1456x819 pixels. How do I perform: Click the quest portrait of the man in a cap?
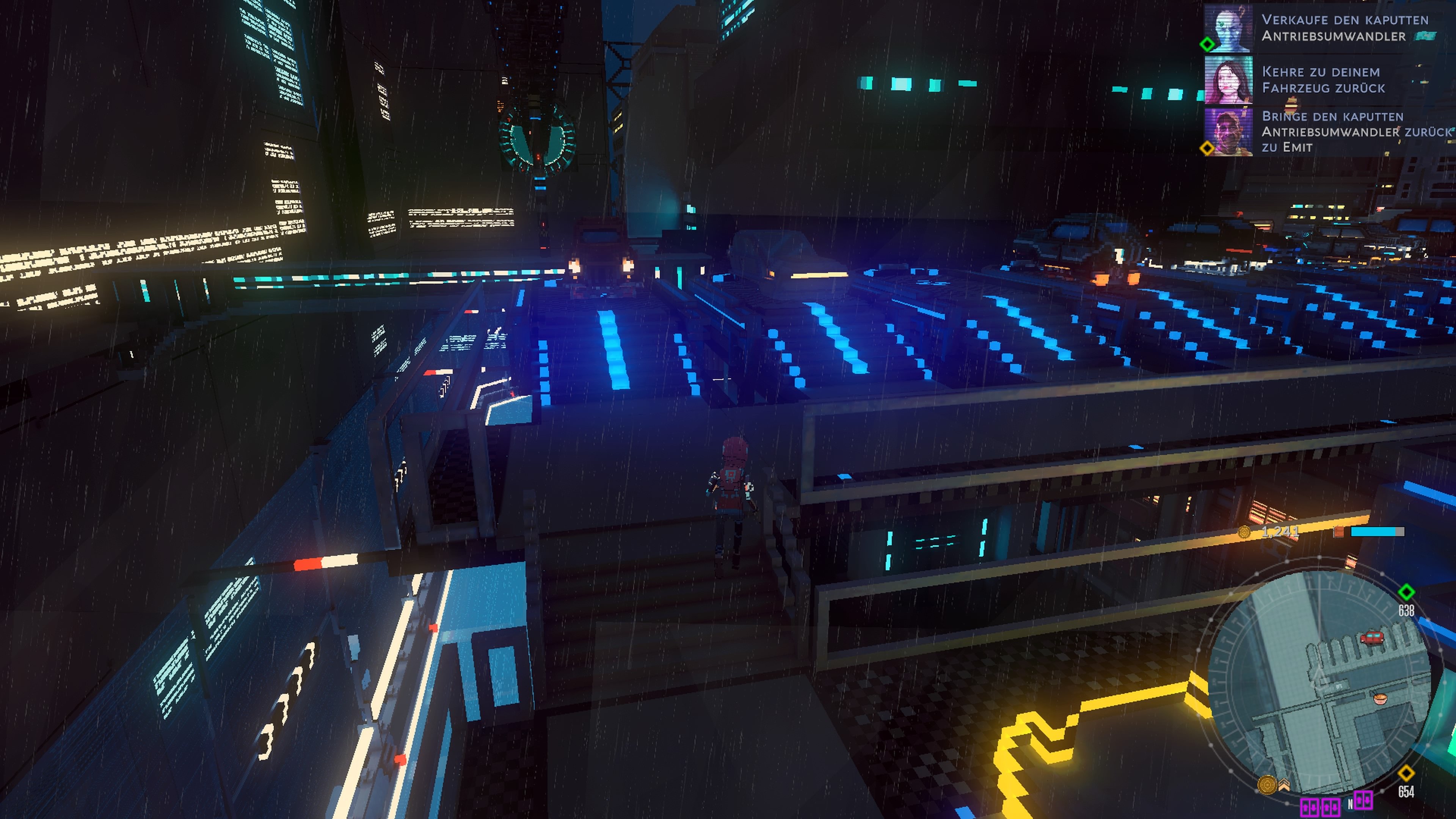pos(1228,132)
